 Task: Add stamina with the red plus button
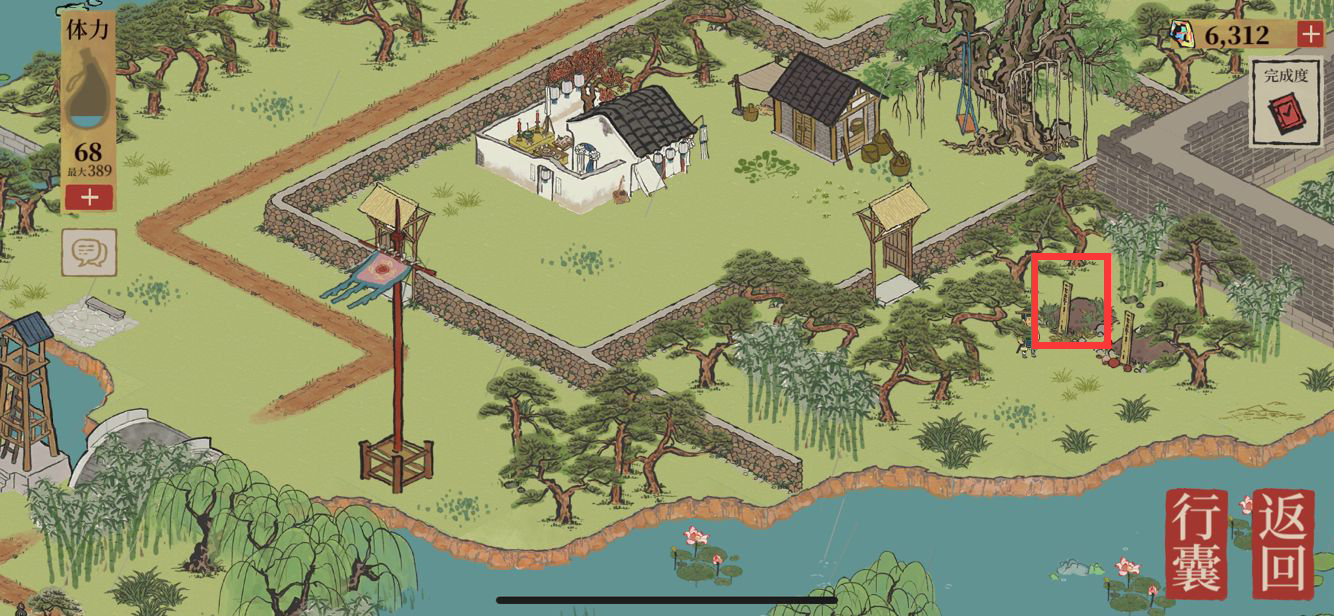pyautogui.click(x=89, y=197)
